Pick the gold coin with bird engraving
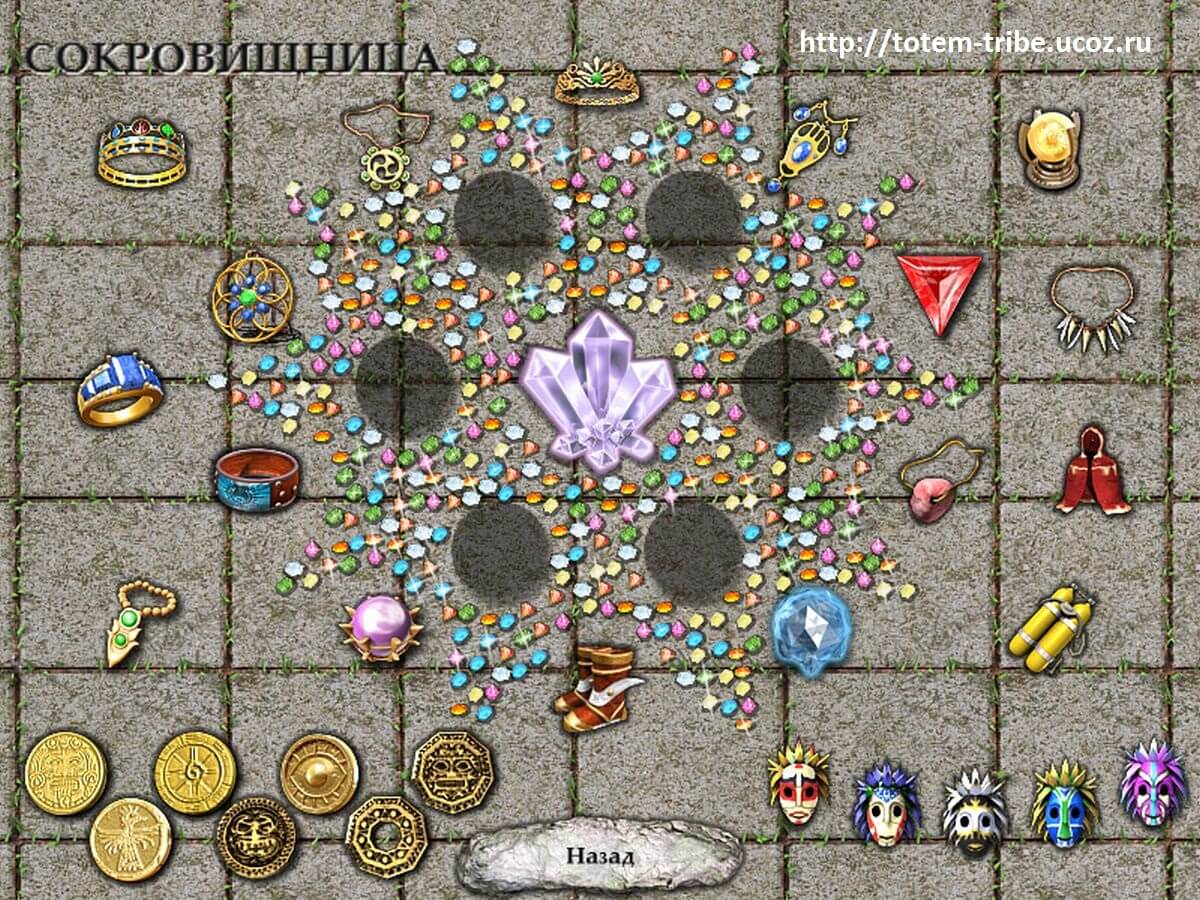This screenshot has height=900, width=1200. click(x=130, y=838)
